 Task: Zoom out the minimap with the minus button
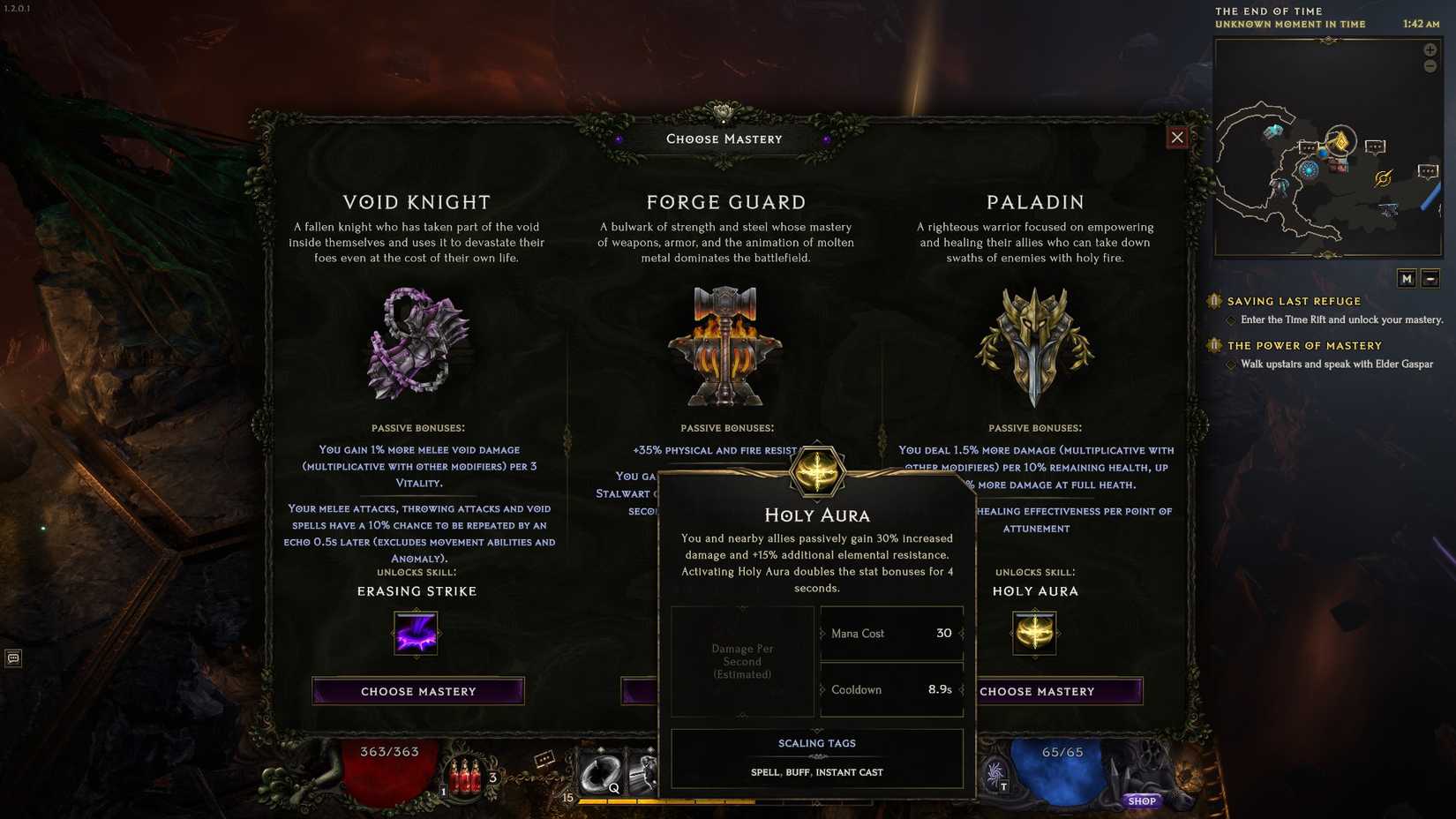(x=1430, y=65)
